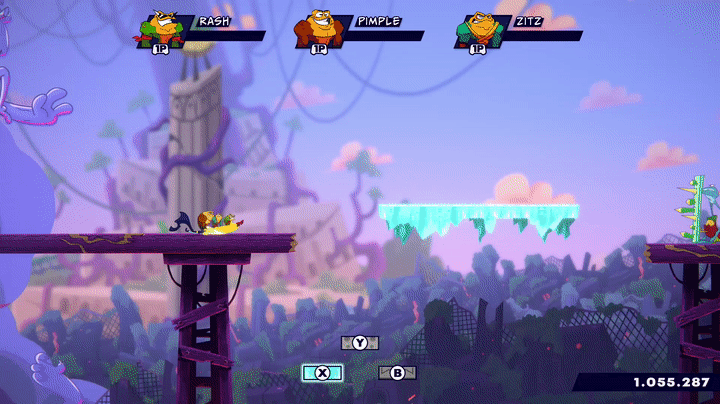Choose the Pimple portrait in the HUD
Viewport: 720px width, 404px height.
click(317, 29)
